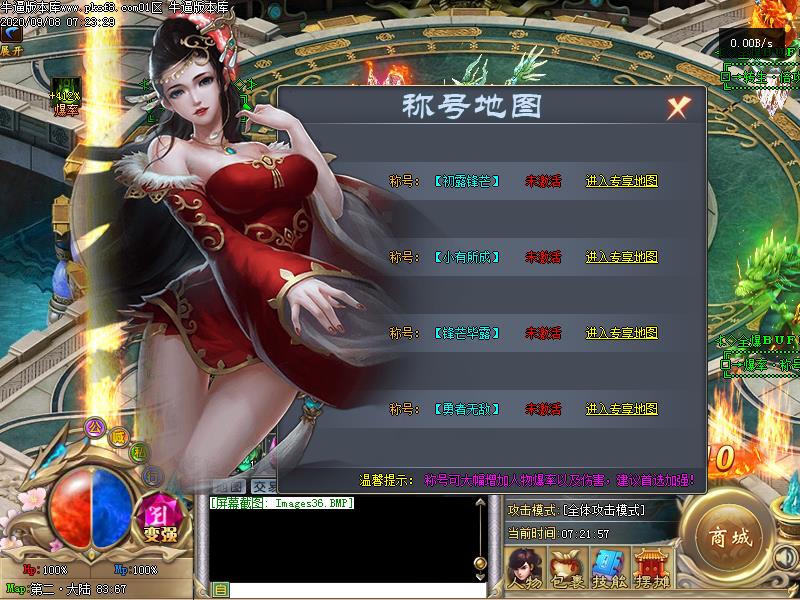Enter the exclusive map for 初露锋芒 title

(x=621, y=181)
